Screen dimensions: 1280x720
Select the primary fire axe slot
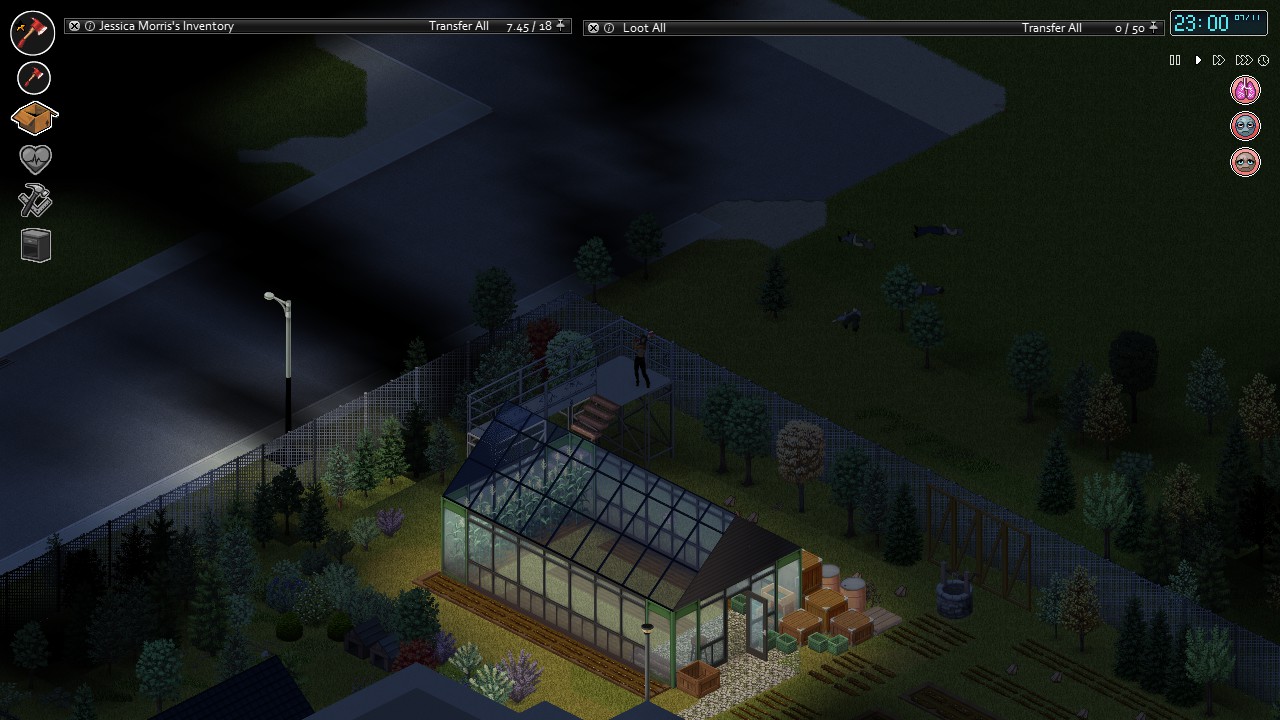(x=33, y=32)
